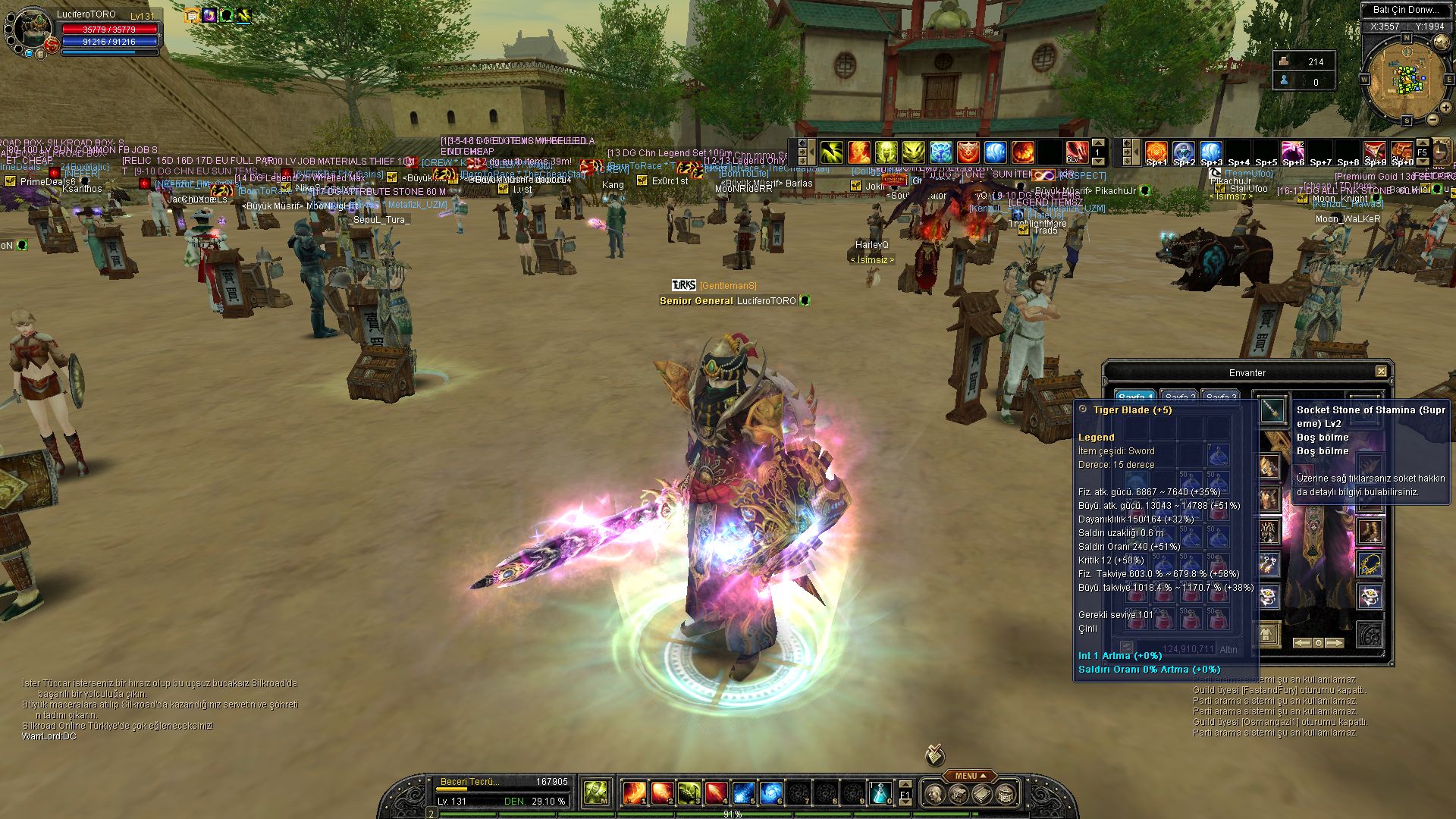Activate the blue ice skill in slot 5
The image size is (1456, 819).
[743, 793]
